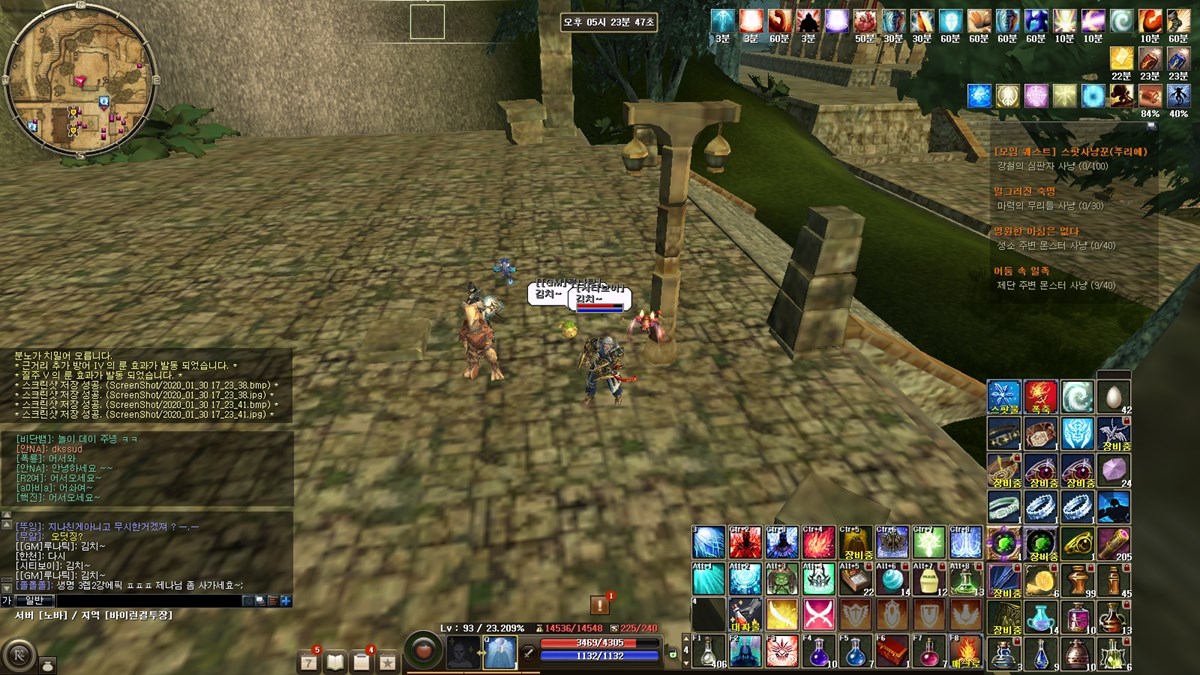
Task: Use the F4 purple potion slot
Action: (820, 651)
